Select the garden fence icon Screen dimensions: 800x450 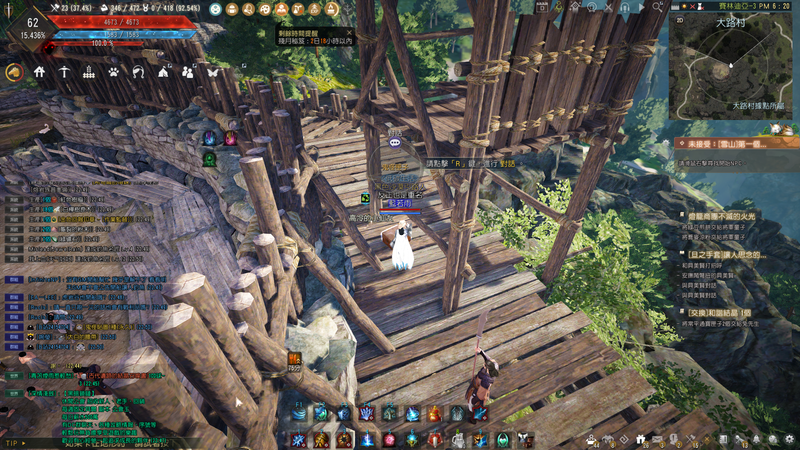point(88,72)
